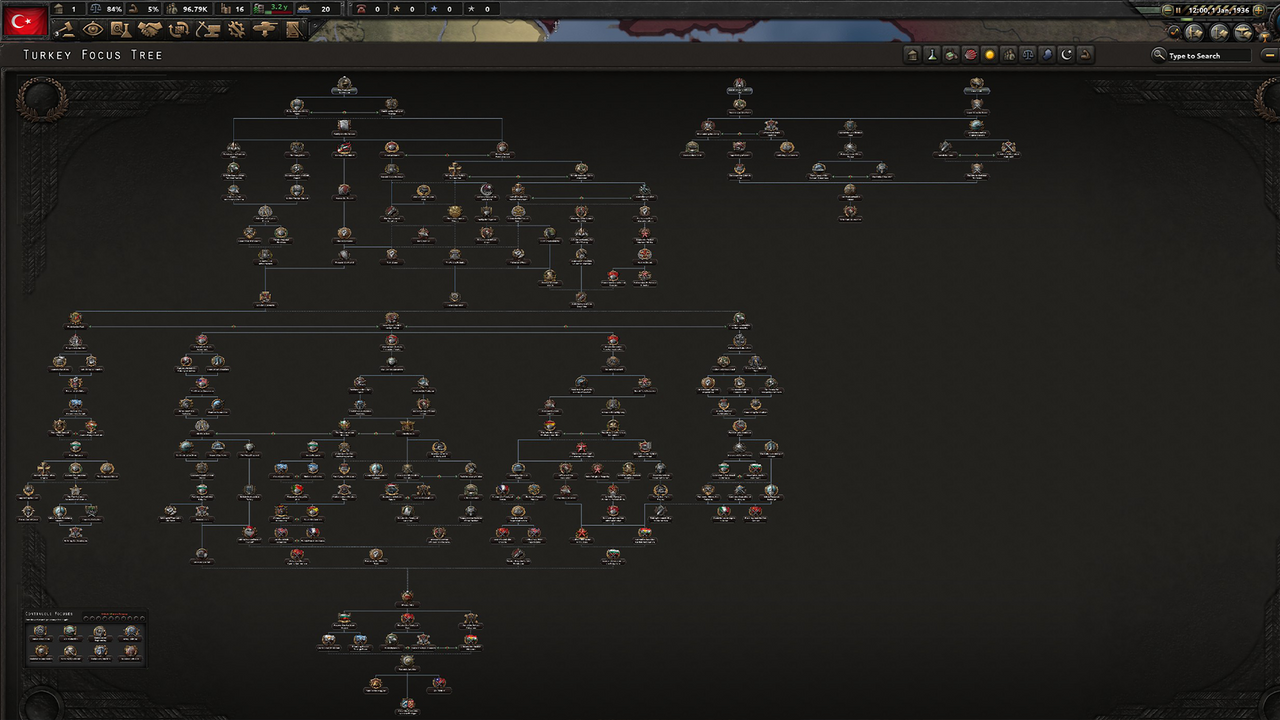1280x720 pixels.
Task: Open the Trade view with circular arrows icon
Action: tap(178, 29)
